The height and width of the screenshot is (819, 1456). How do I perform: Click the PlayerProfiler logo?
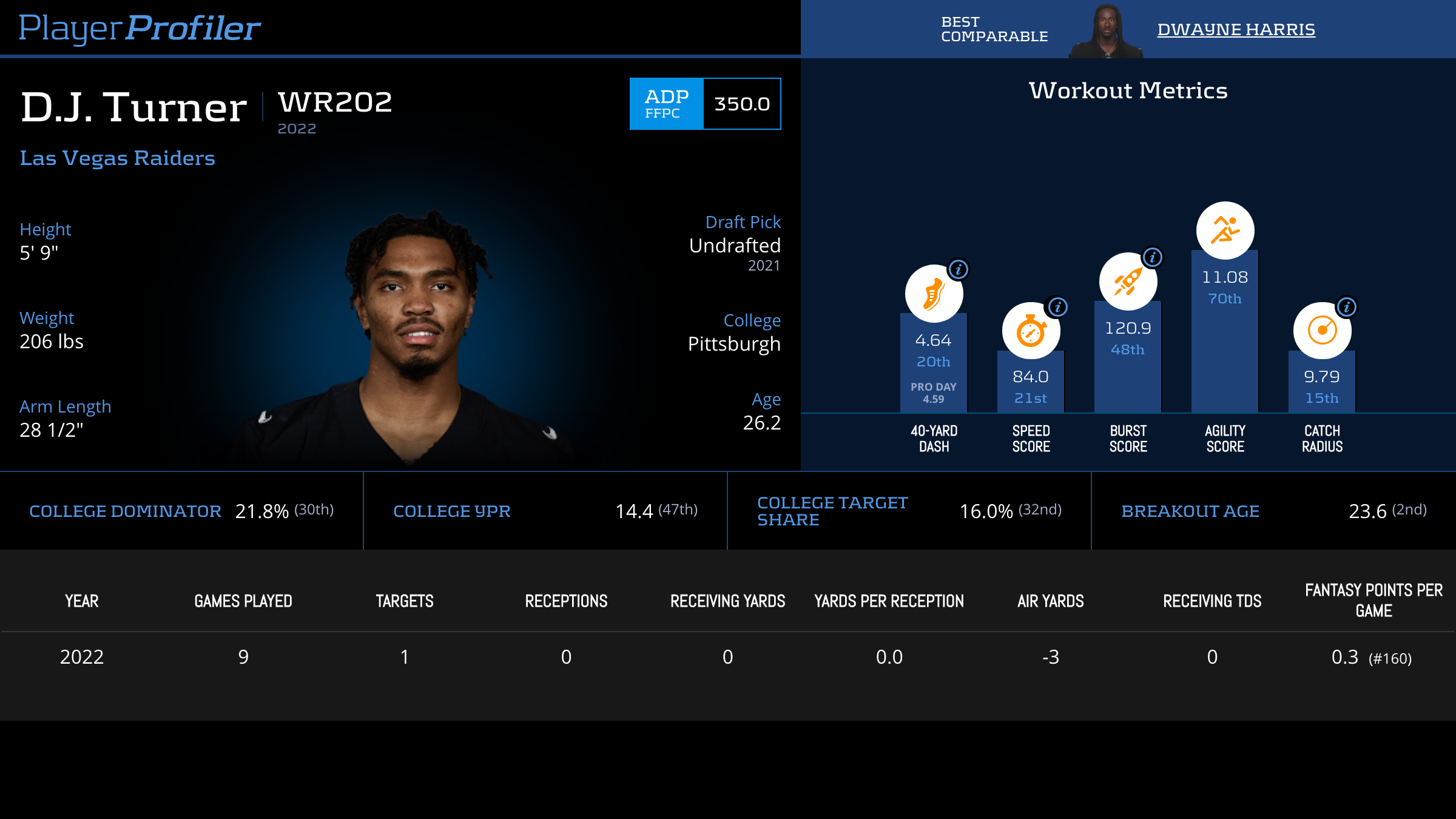140,28
